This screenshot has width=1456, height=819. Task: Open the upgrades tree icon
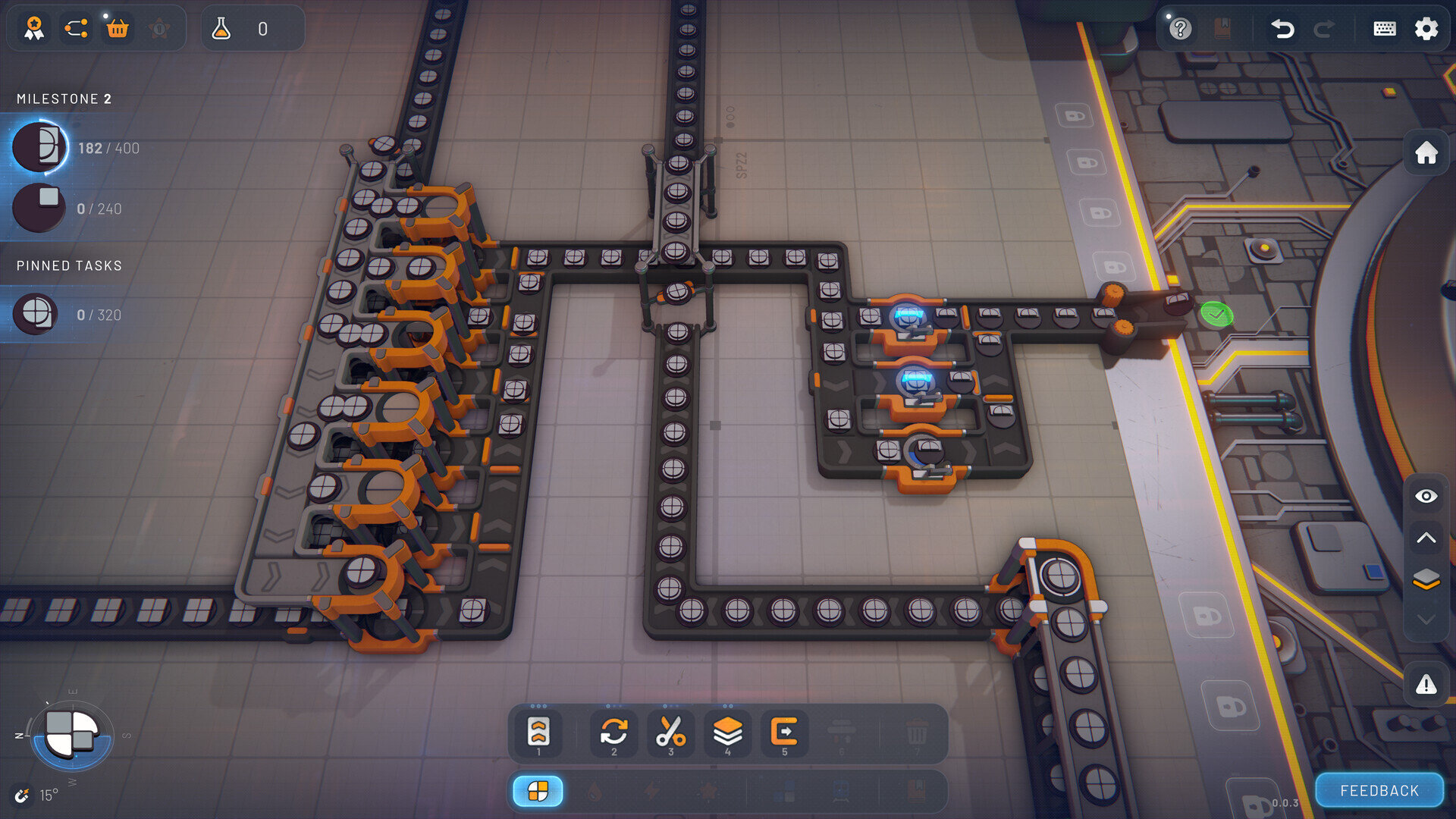click(76, 29)
